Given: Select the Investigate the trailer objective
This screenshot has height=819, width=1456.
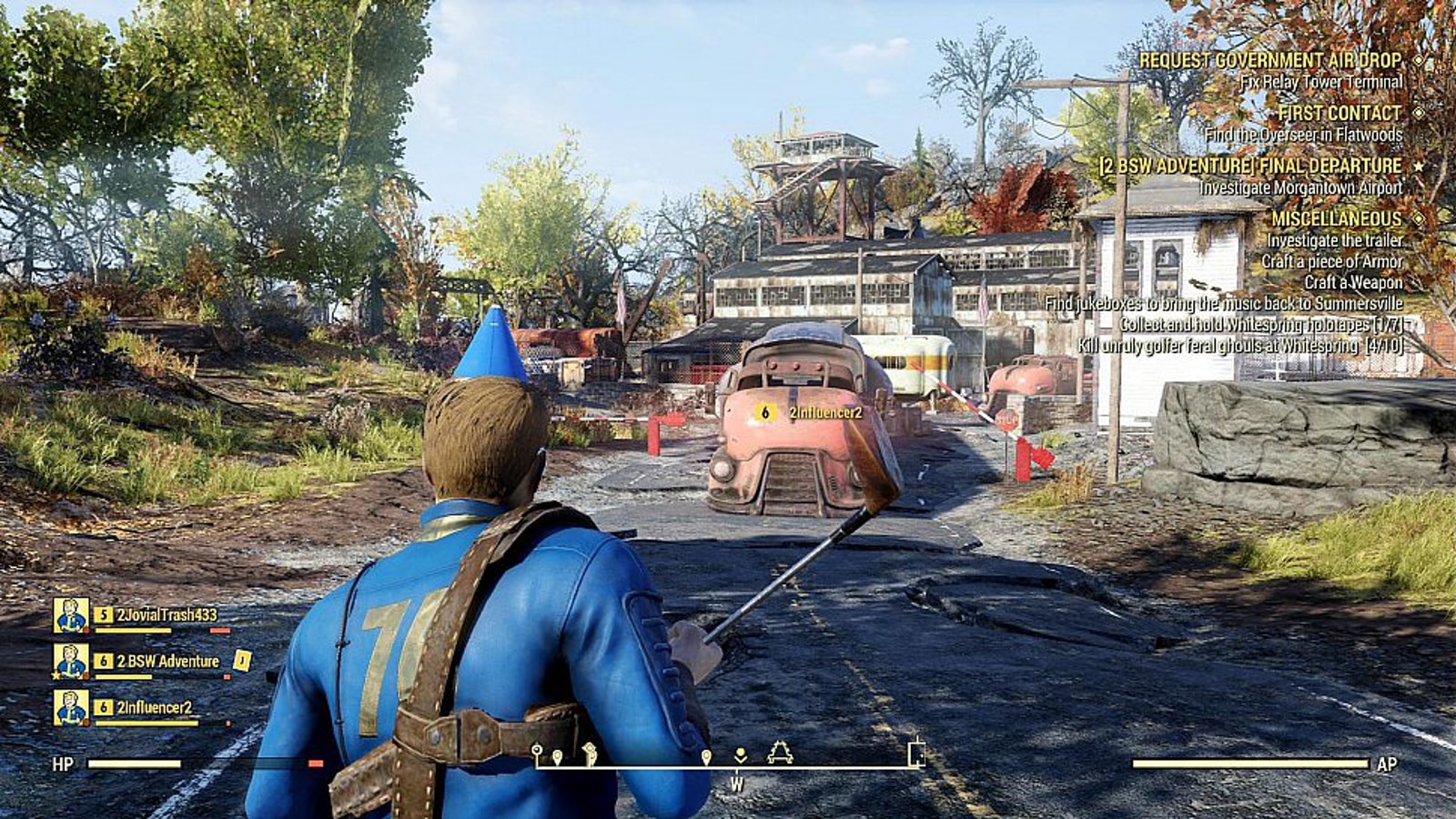Looking at the screenshot, I should [x=1334, y=241].
